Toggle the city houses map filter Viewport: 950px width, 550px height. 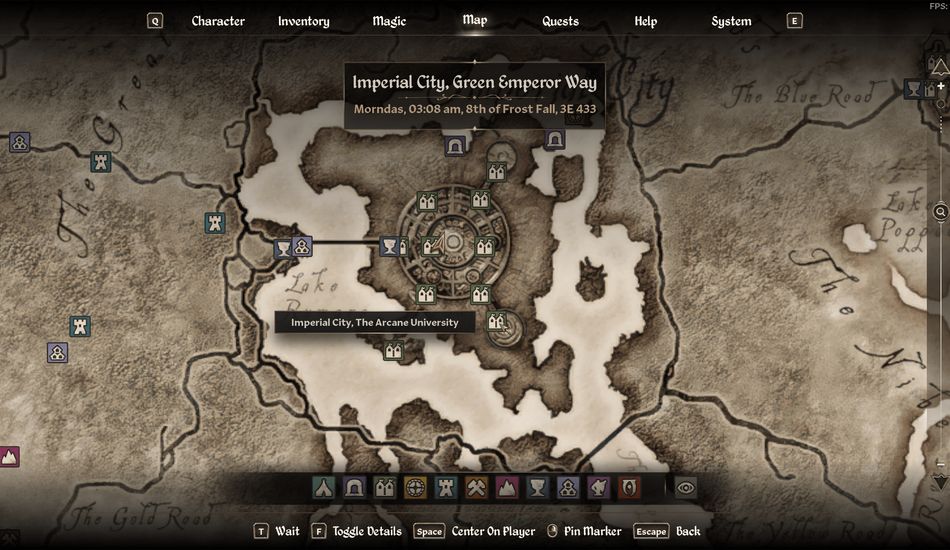coord(385,488)
